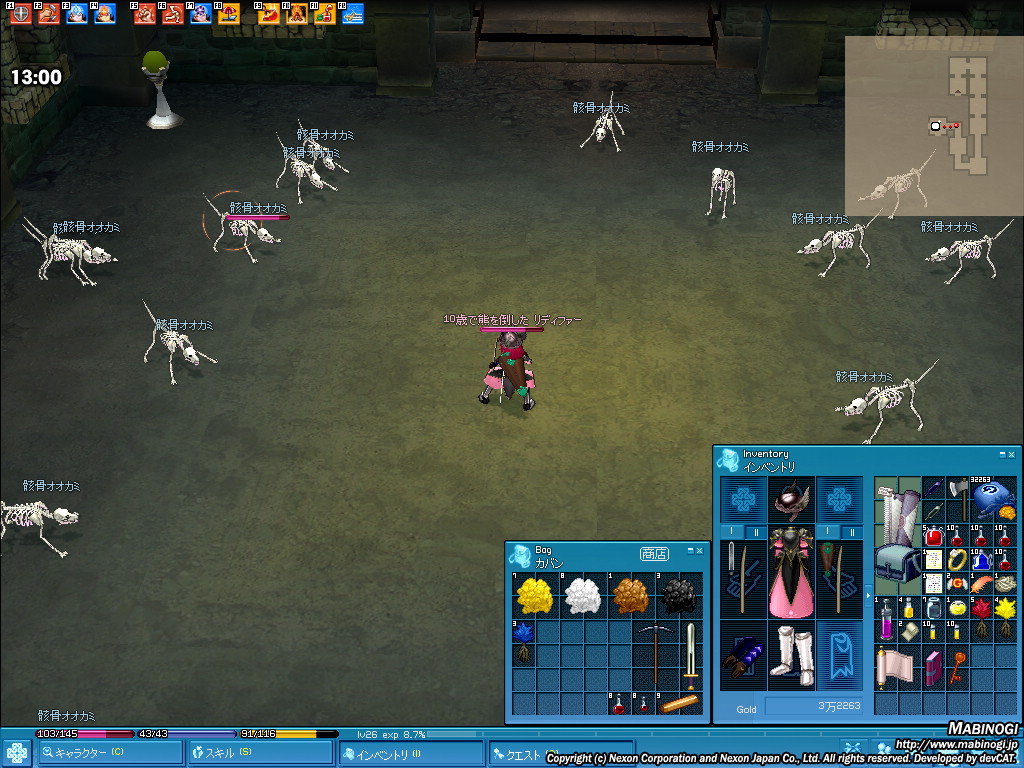This screenshot has height=768, width=1024.
Task: Close the Inventory window
Action: tap(1011, 454)
